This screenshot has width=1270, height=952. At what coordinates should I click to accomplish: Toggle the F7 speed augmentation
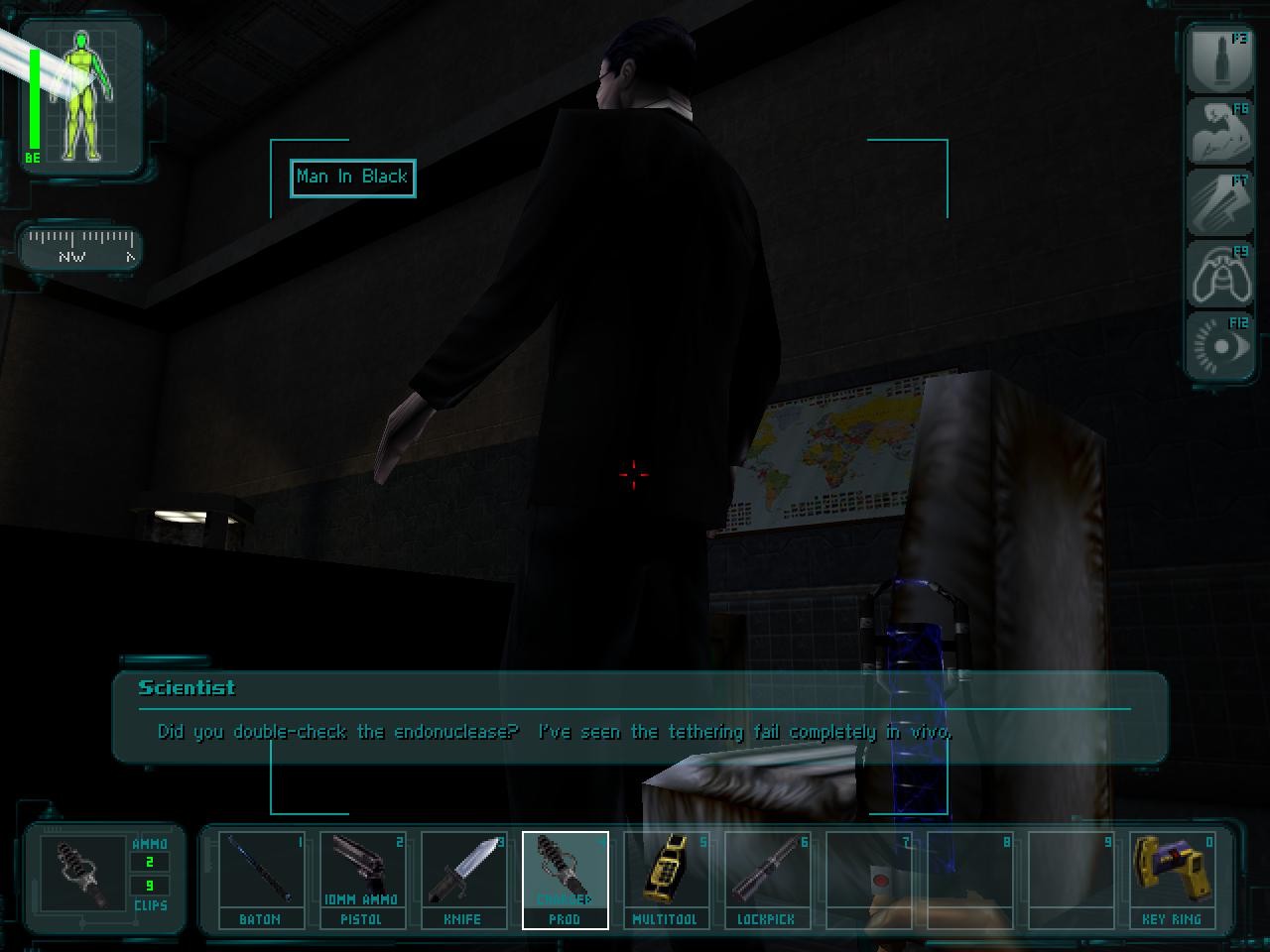click(x=1219, y=203)
